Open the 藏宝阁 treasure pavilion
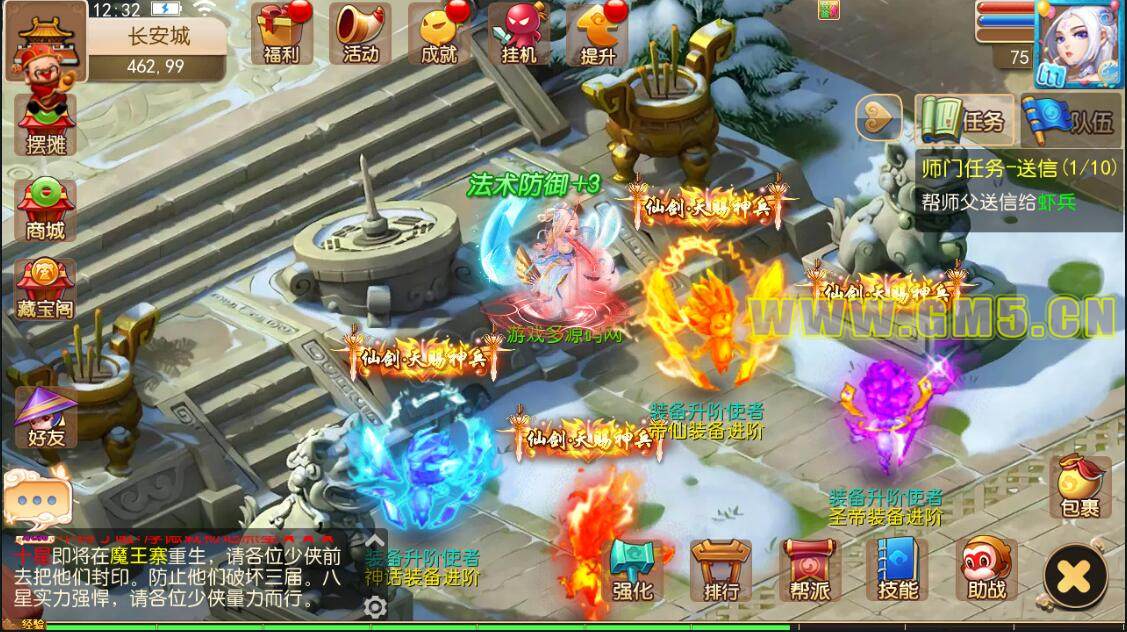This screenshot has height=632, width=1127. point(46,290)
